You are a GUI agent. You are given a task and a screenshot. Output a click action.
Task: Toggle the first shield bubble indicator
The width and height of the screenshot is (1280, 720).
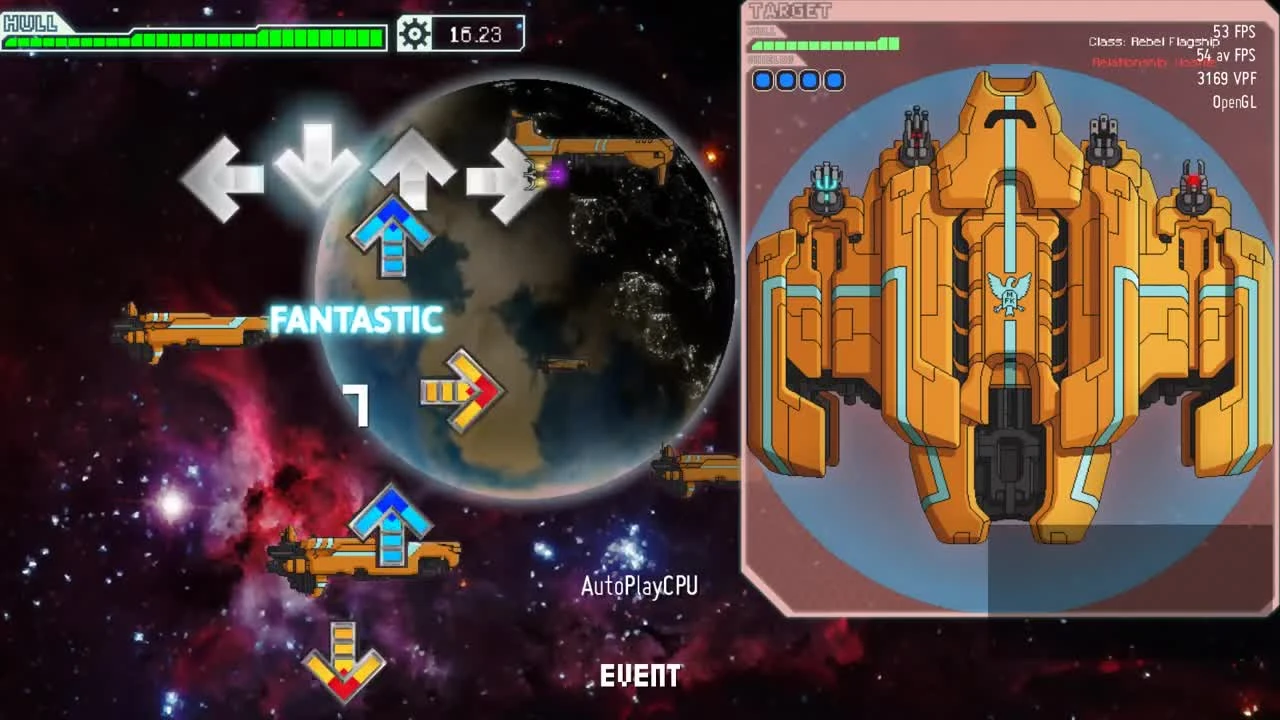click(x=762, y=80)
